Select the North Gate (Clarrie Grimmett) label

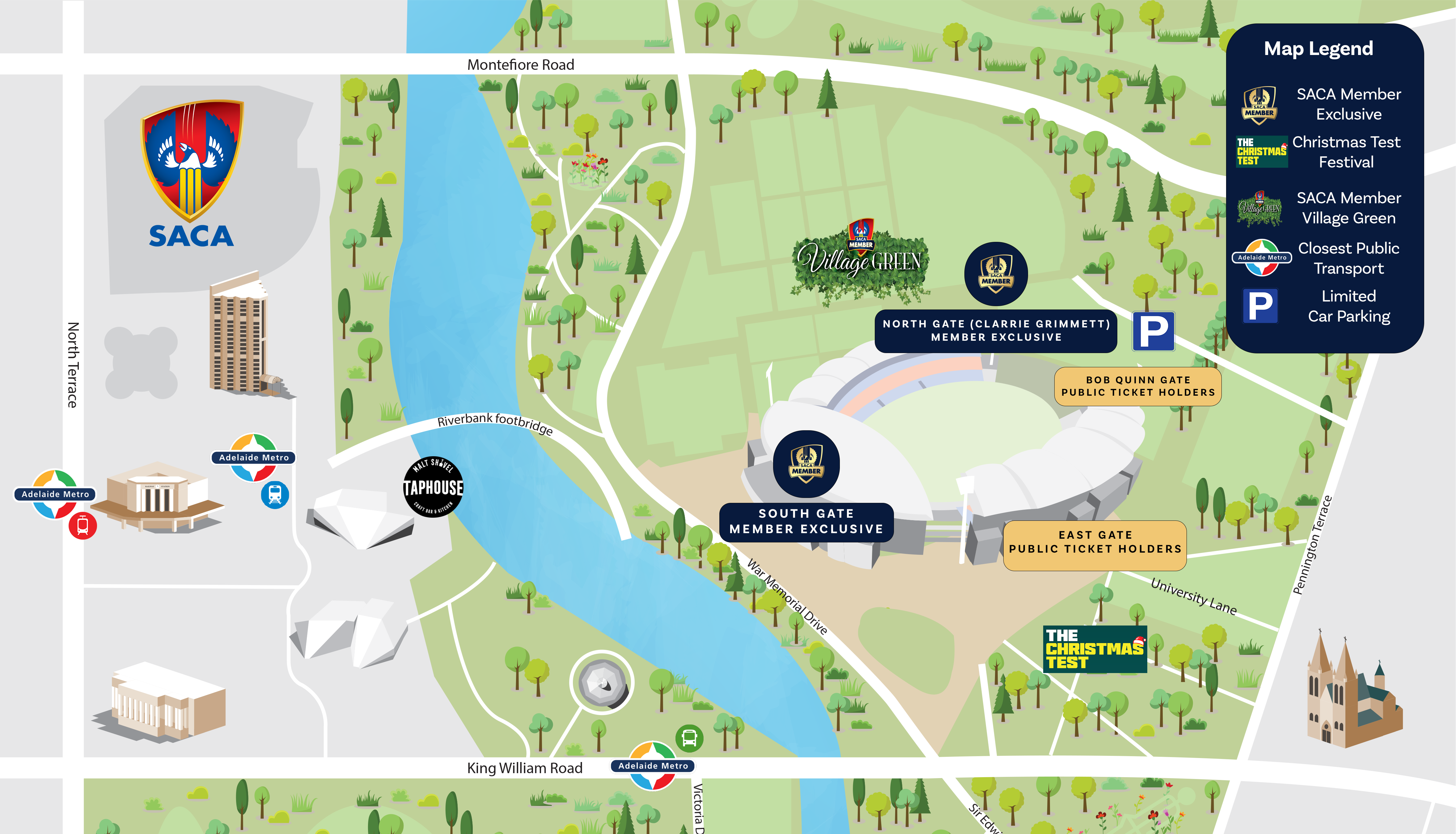[995, 331]
